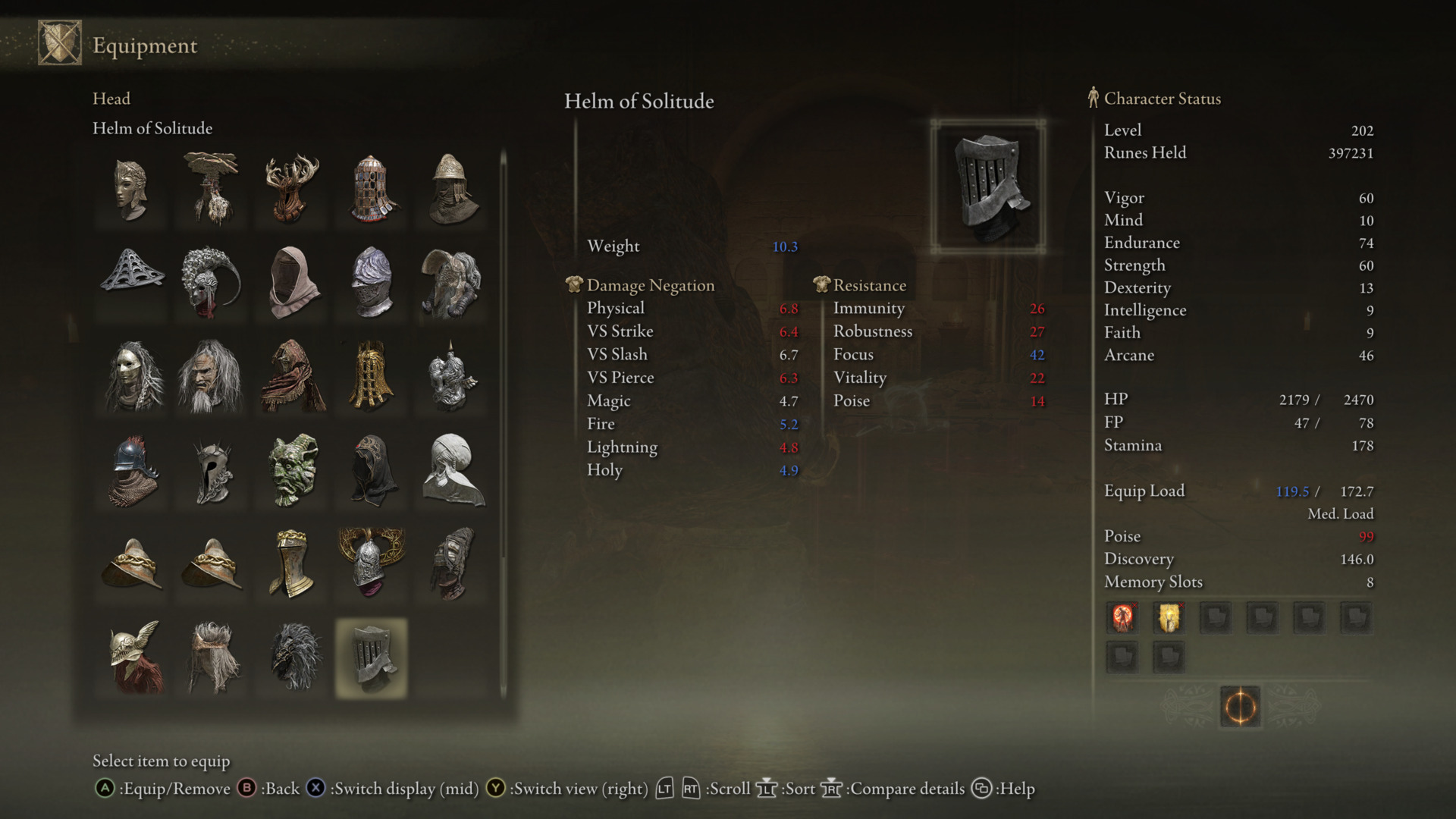Viewport: 1456px width, 819px height.
Task: Pick the flat gray conical hat
Action: [x=131, y=280]
